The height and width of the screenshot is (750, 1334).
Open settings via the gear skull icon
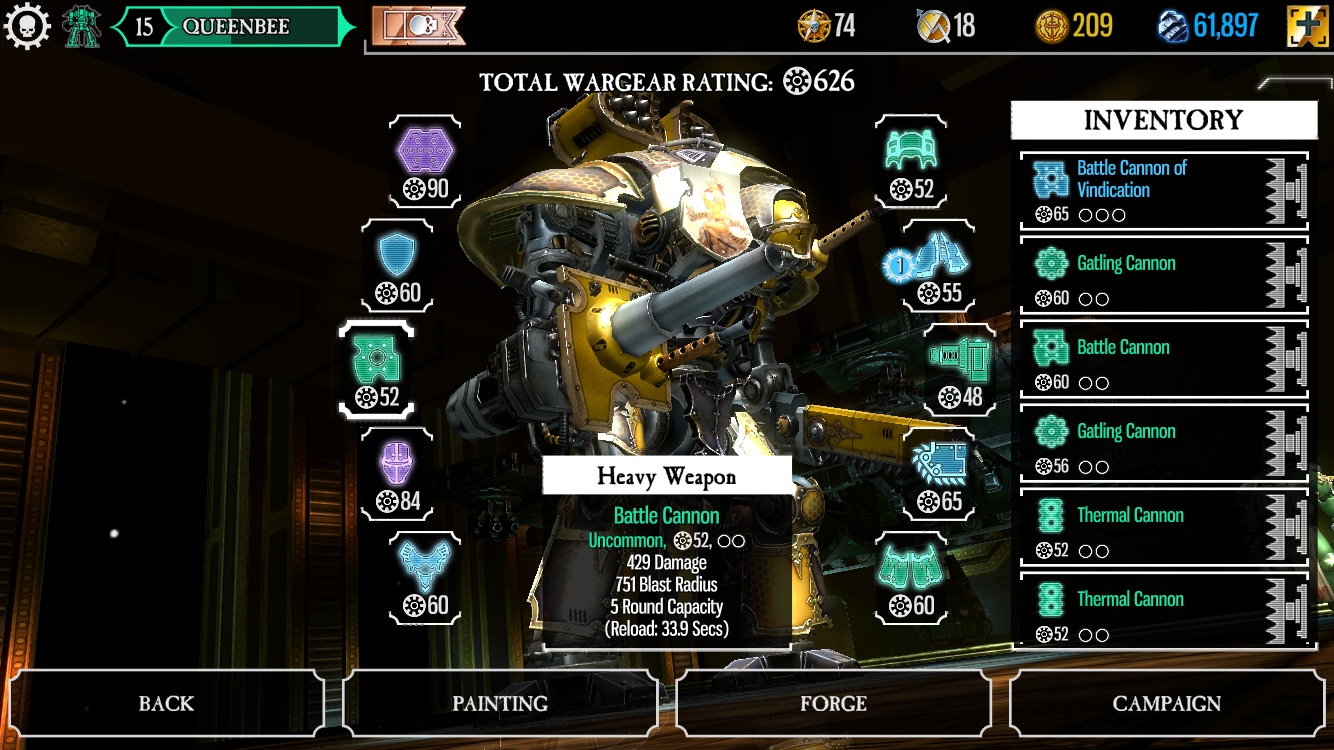pyautogui.click(x=27, y=27)
